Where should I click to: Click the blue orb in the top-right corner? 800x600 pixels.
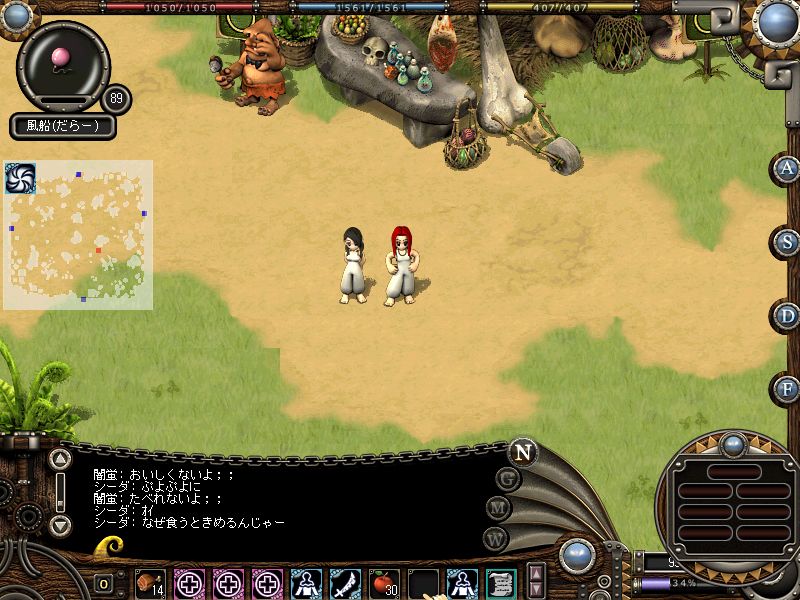pos(777,20)
